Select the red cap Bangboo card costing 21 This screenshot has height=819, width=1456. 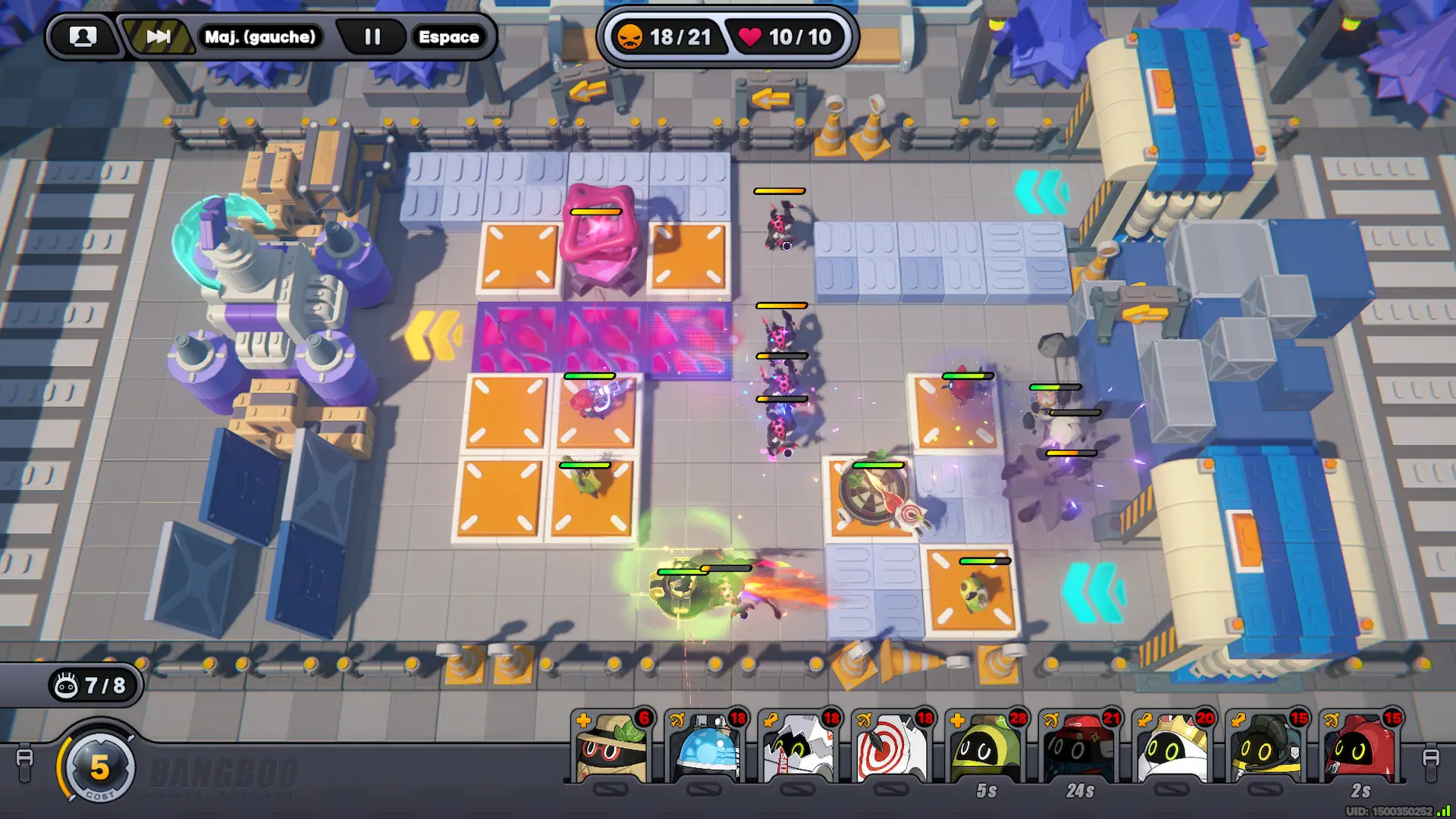1079,748
